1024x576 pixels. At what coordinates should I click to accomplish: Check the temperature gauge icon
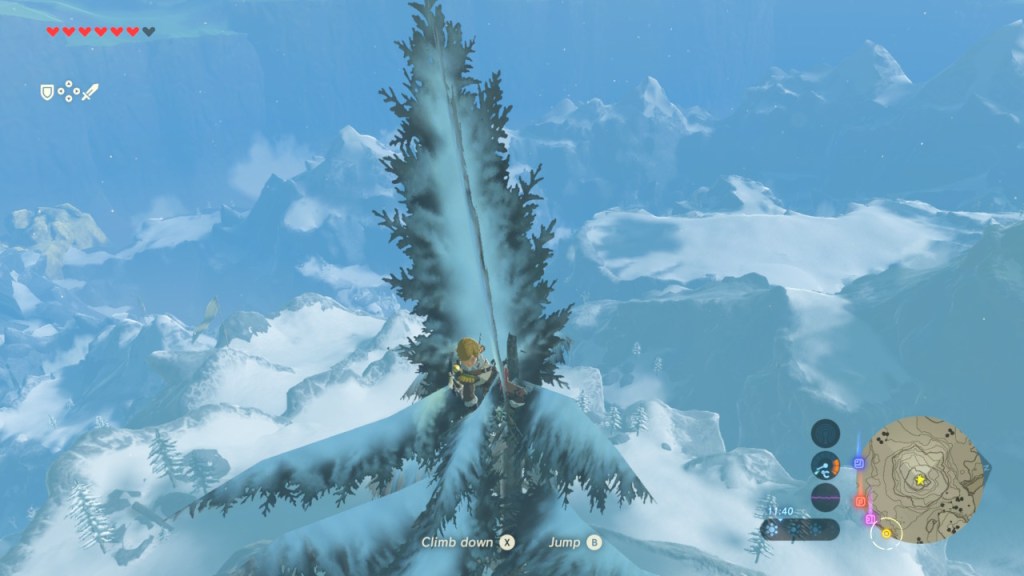(x=826, y=464)
